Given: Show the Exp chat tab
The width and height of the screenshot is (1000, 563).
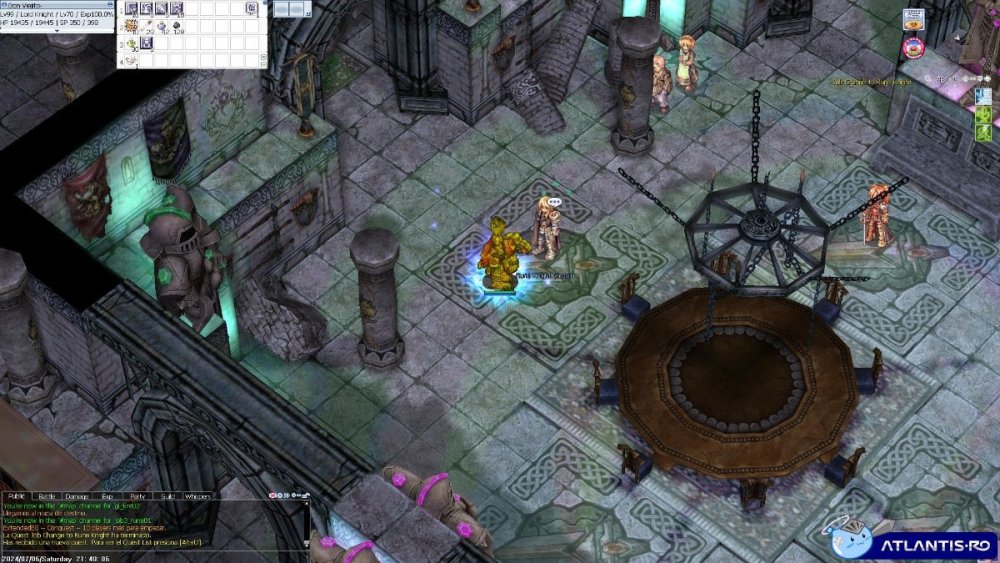Looking at the screenshot, I should point(107,496).
